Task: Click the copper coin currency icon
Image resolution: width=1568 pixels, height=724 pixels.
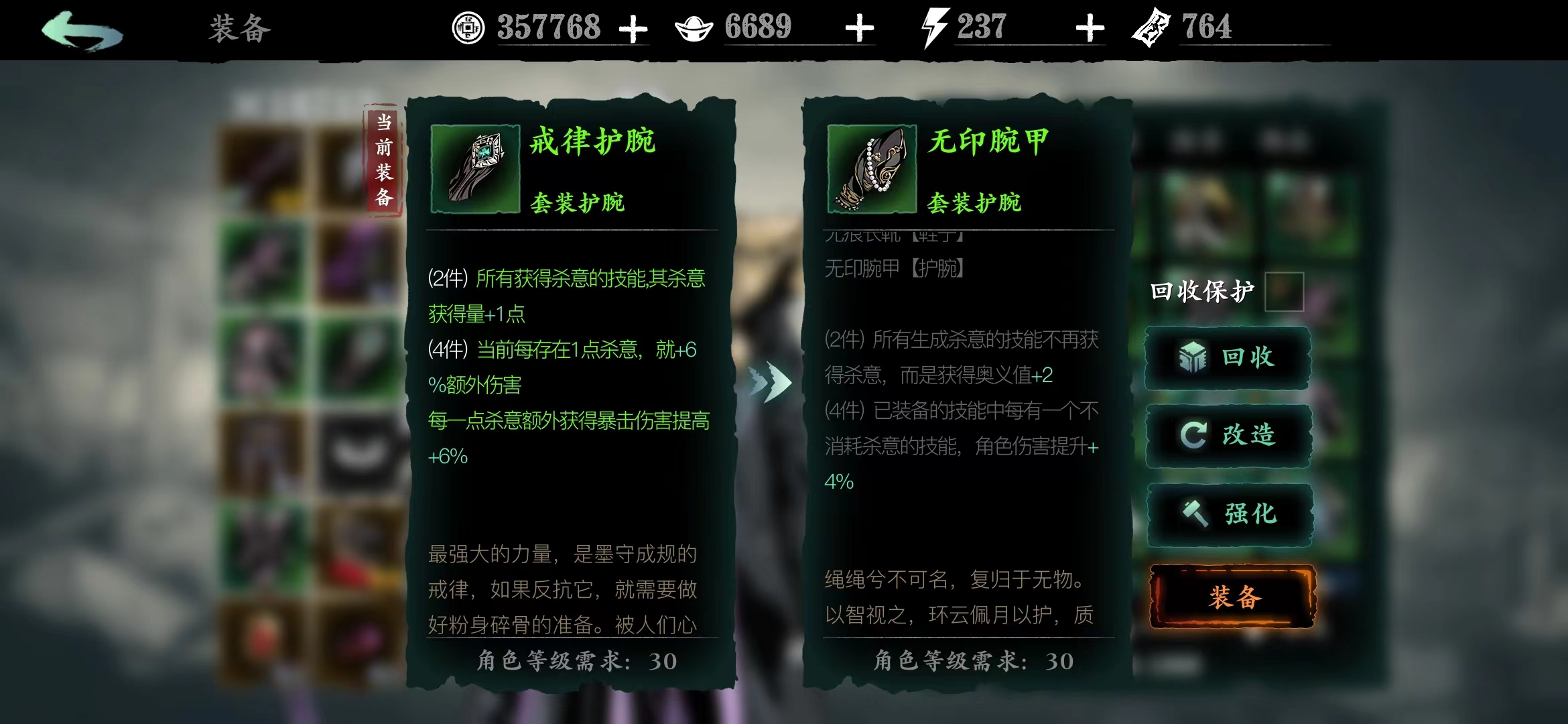Action: point(468,28)
